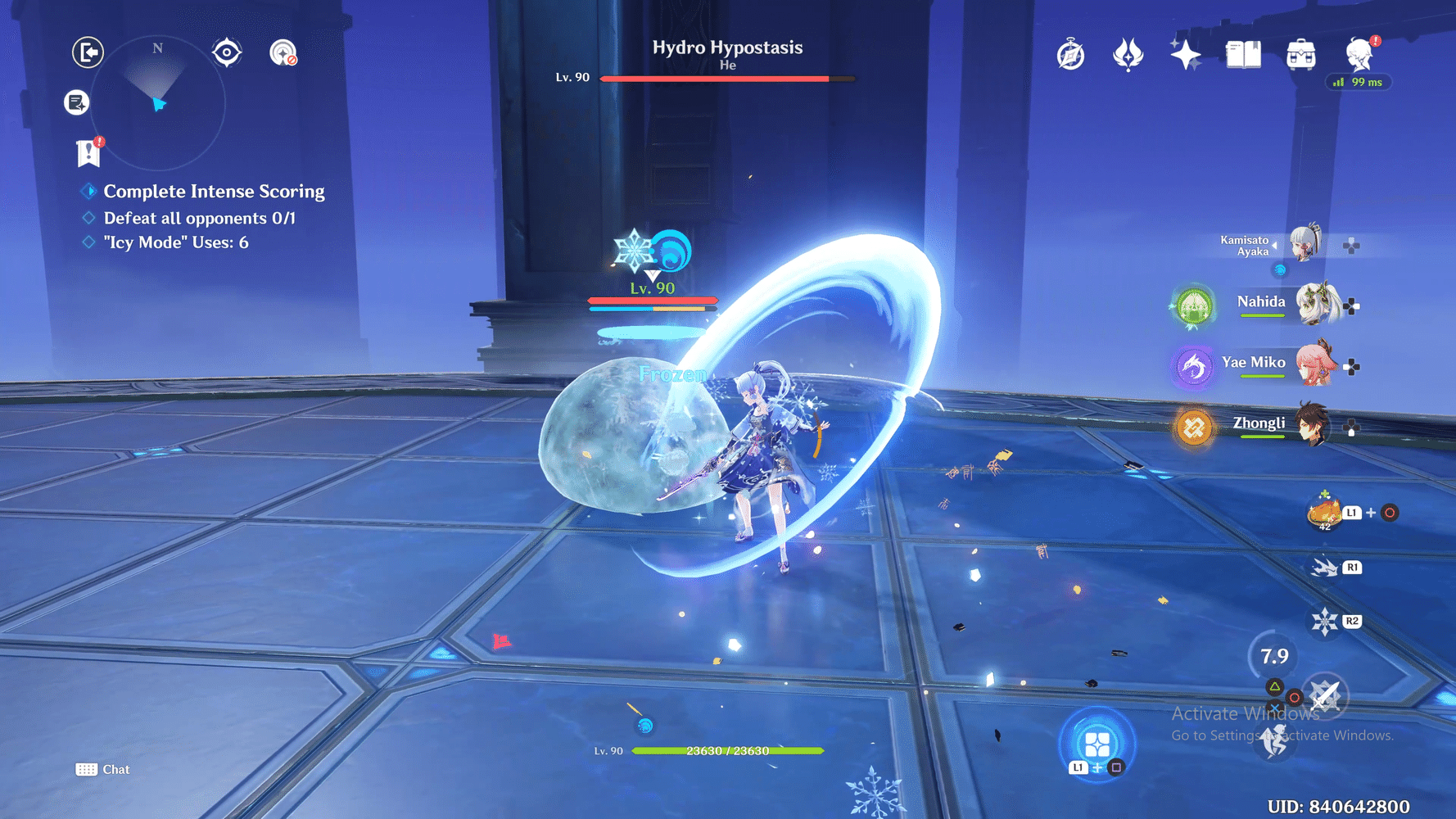Open the Events guide compass icon

tap(1070, 53)
